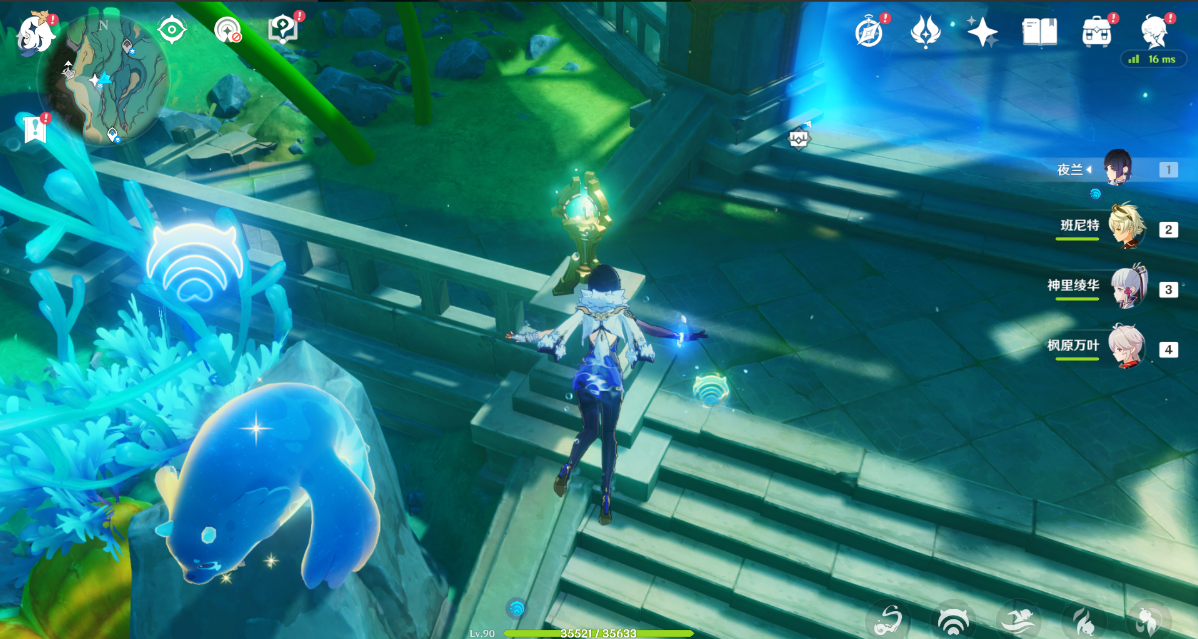Open the four-pointed star wish icon

[982, 32]
